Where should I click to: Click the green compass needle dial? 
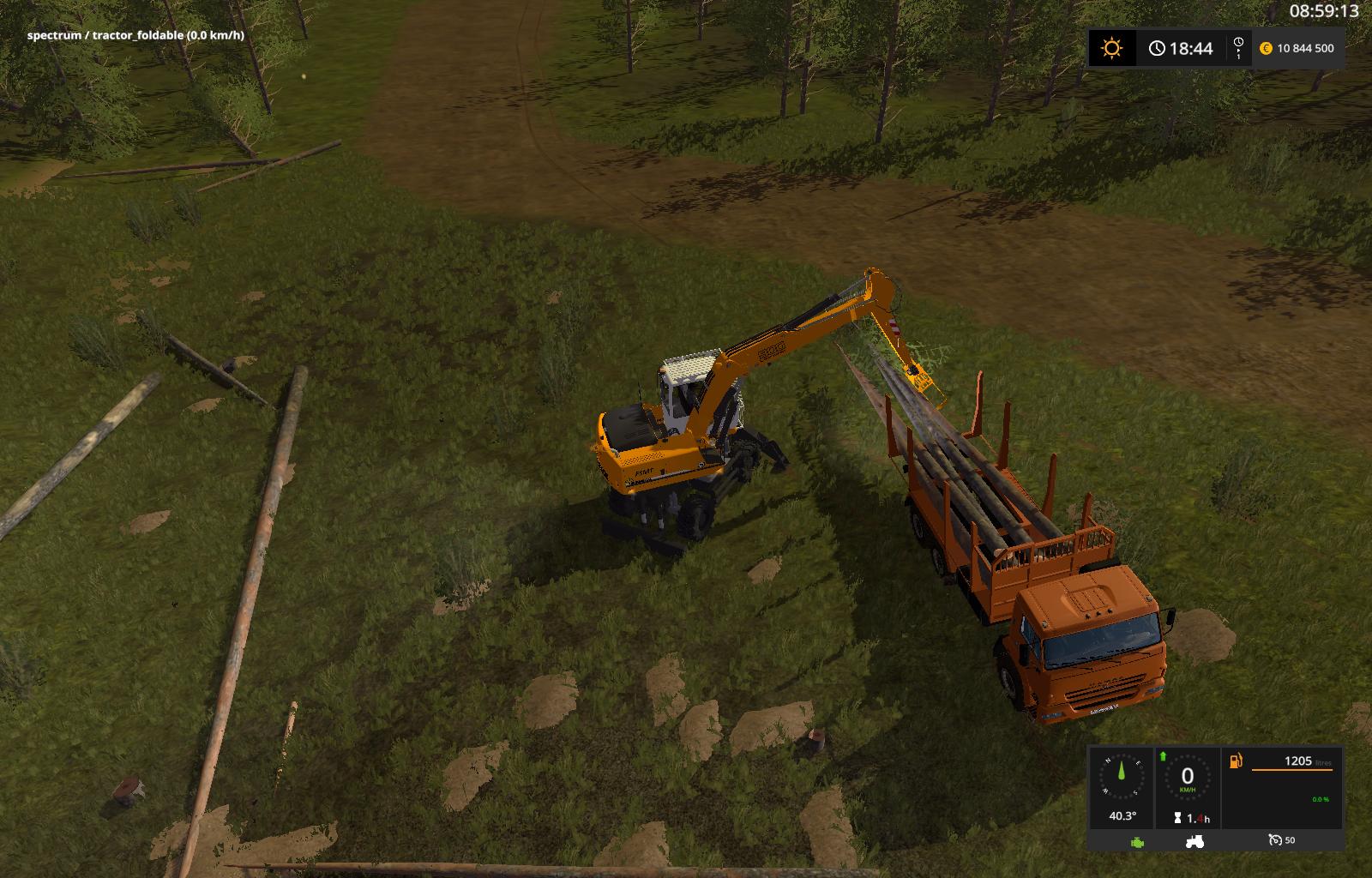tap(1122, 779)
